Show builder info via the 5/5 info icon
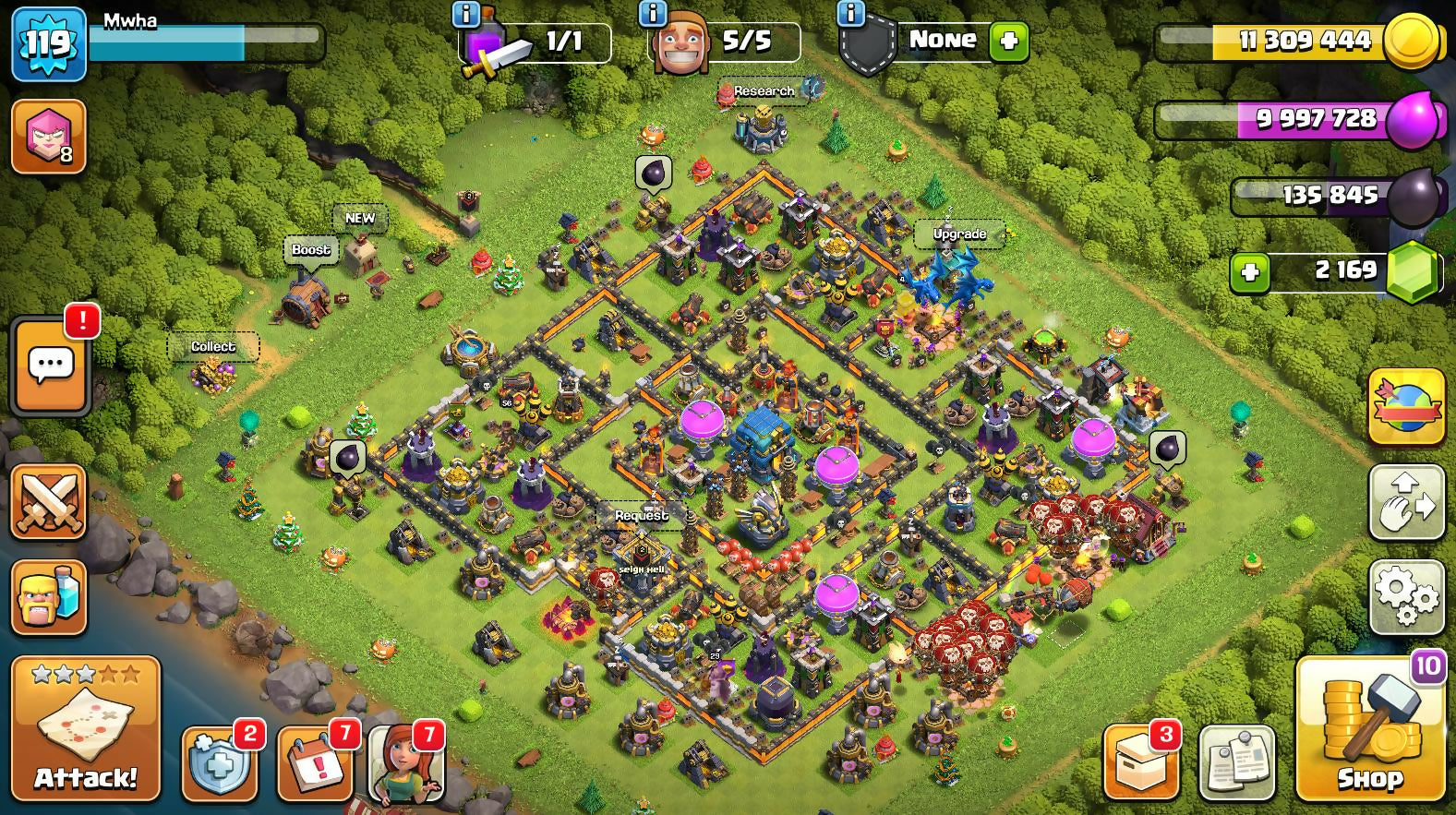The height and width of the screenshot is (815, 1456). point(652,13)
